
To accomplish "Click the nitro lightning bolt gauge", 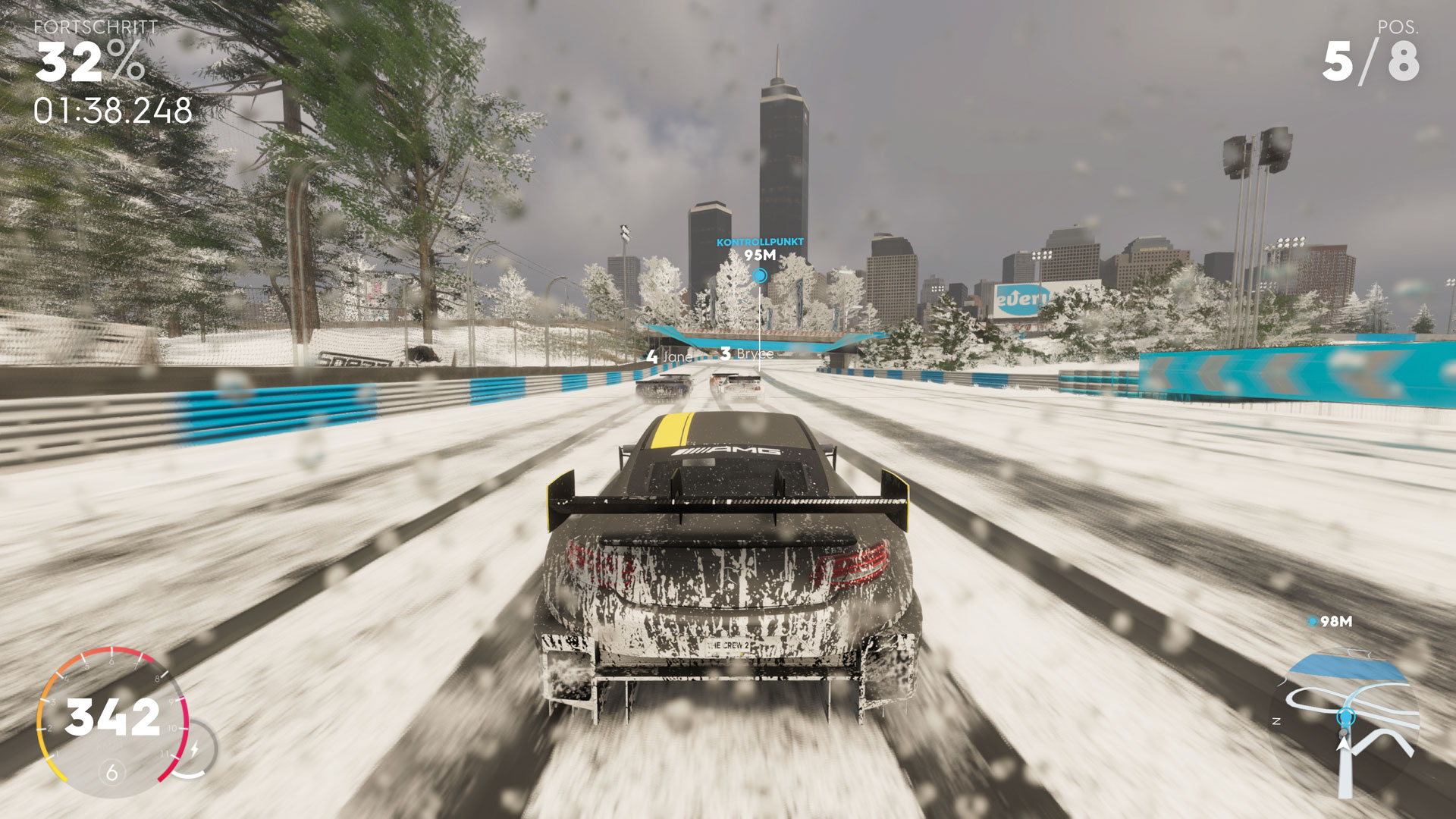I will click(x=195, y=750).
